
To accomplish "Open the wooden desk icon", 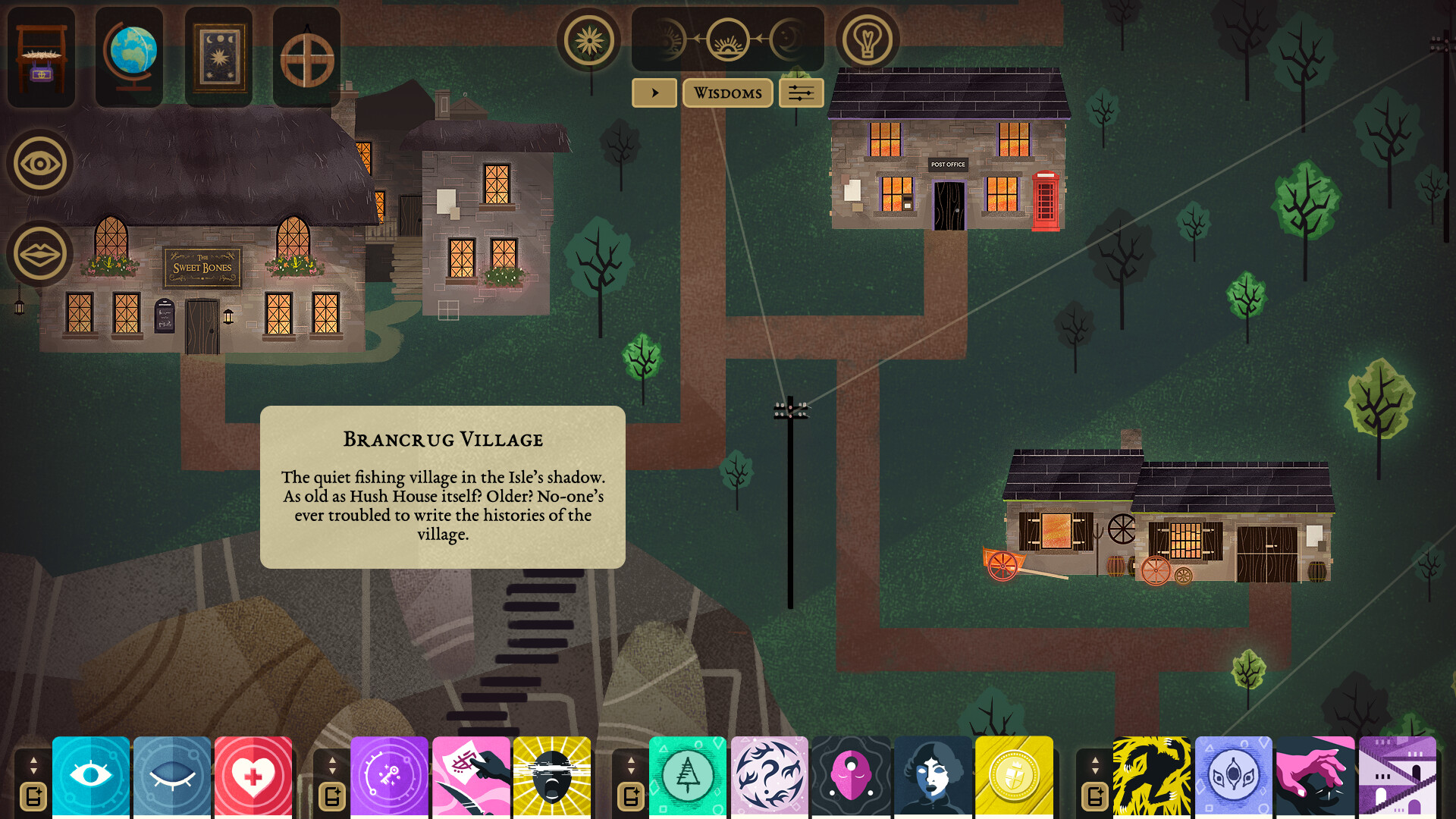I will 41,58.
